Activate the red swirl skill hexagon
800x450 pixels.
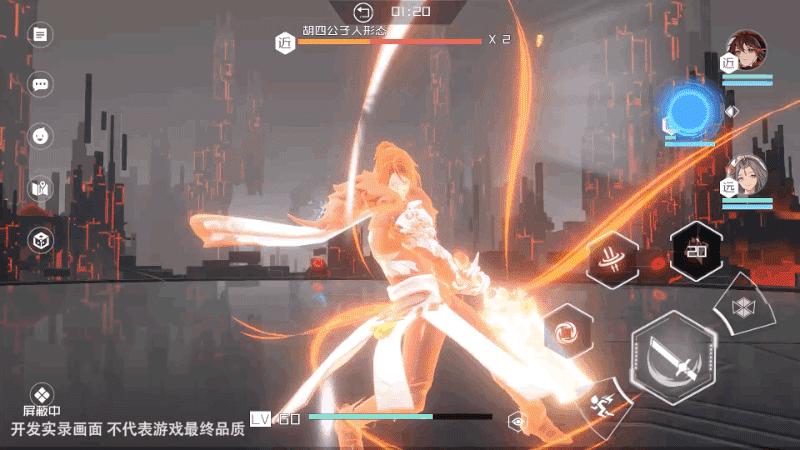567,330
